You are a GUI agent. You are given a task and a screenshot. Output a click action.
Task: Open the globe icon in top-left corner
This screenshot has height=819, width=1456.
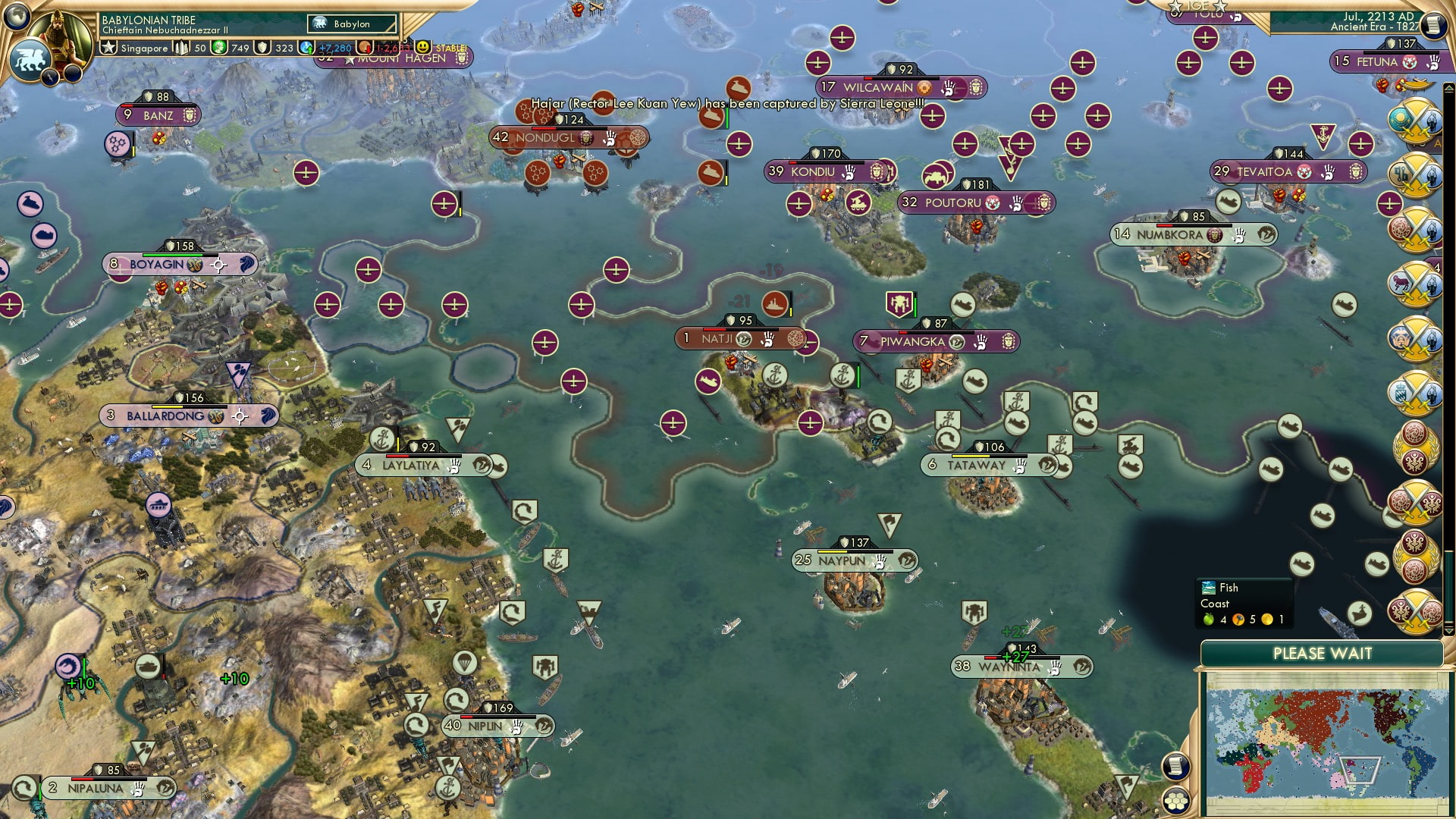pyautogui.click(x=17, y=15)
